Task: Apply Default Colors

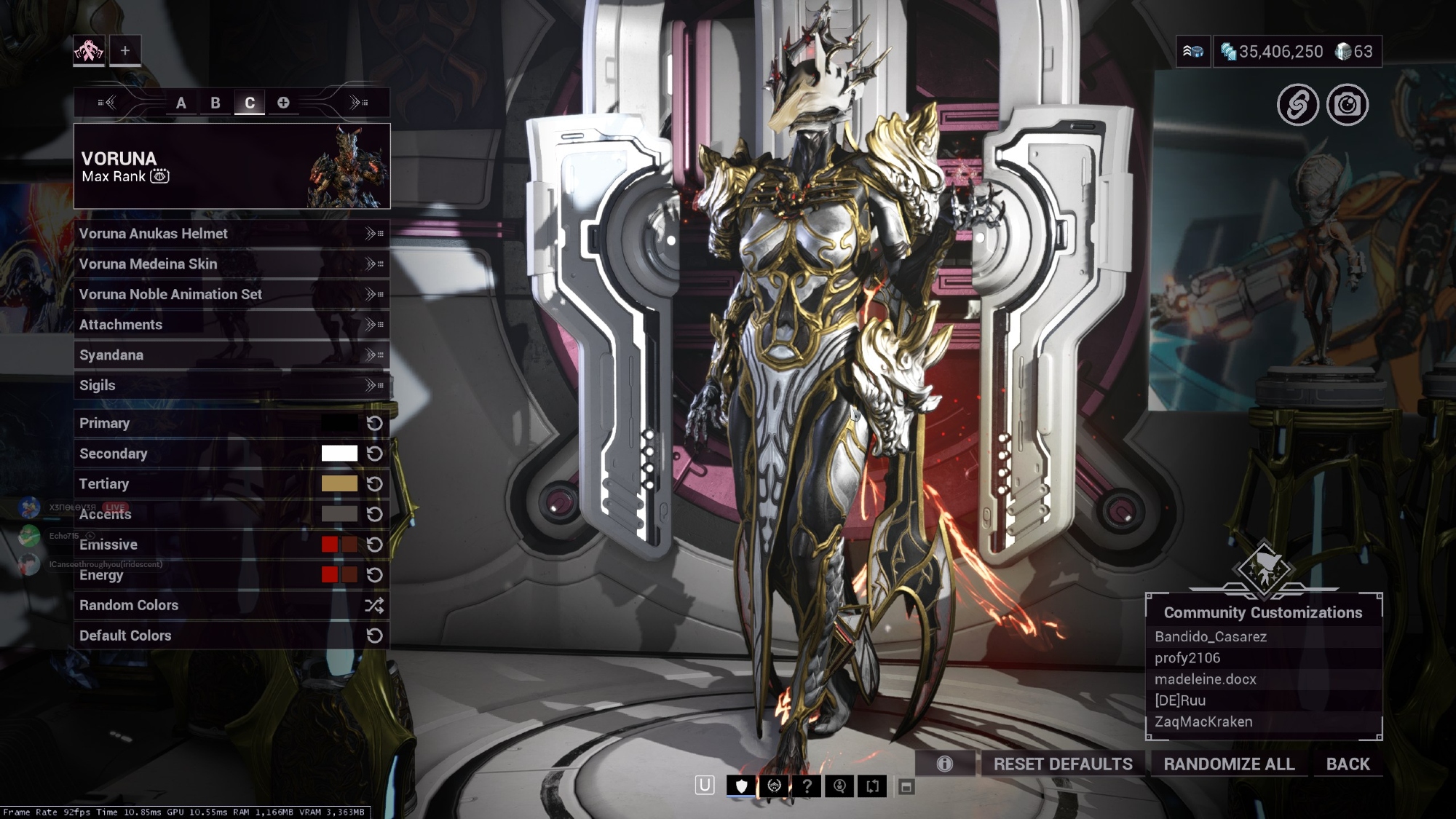Action: (231, 636)
